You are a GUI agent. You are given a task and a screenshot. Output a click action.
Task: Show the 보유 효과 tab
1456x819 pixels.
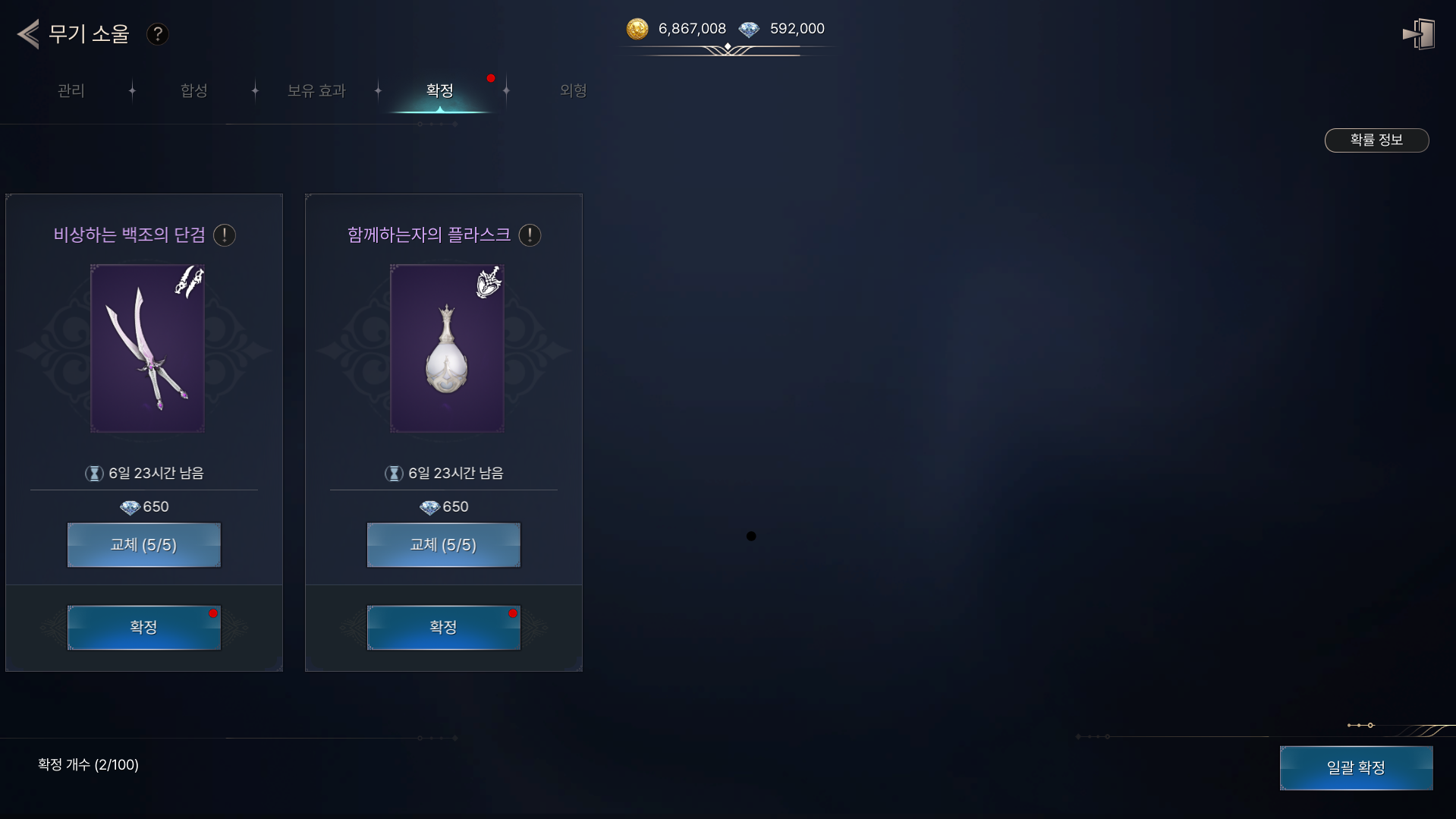point(316,91)
